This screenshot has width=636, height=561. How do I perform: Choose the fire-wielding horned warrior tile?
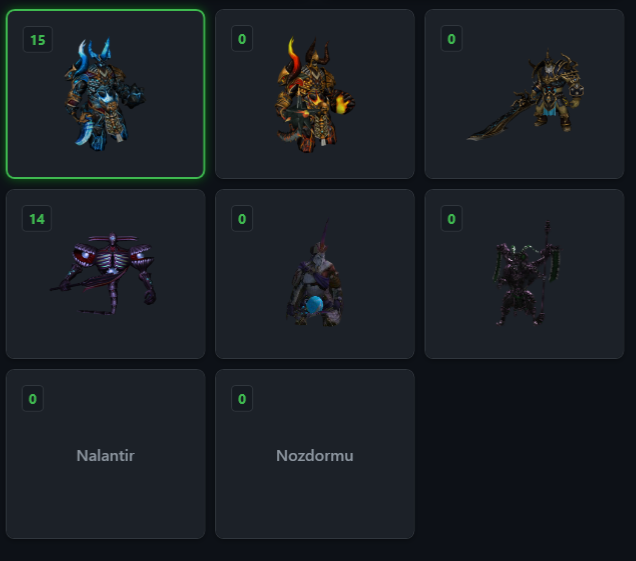[315, 94]
